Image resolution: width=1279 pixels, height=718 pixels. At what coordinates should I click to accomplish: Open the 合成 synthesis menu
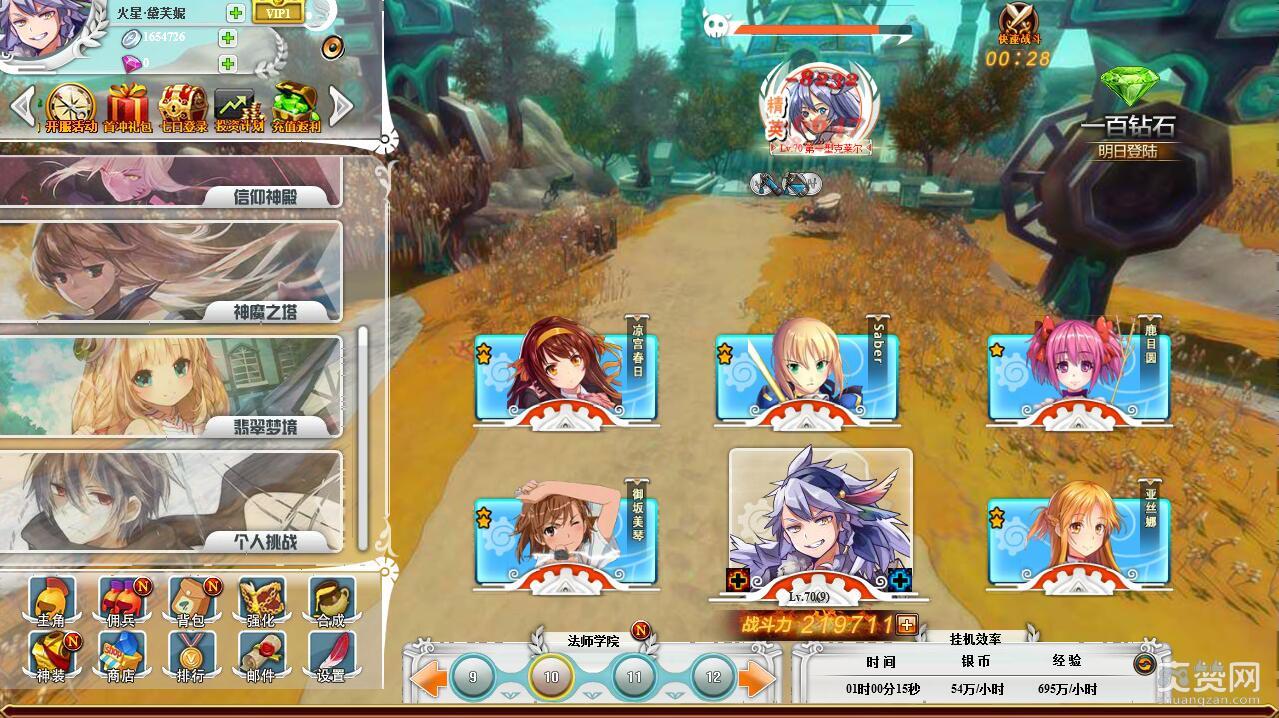tap(331, 601)
